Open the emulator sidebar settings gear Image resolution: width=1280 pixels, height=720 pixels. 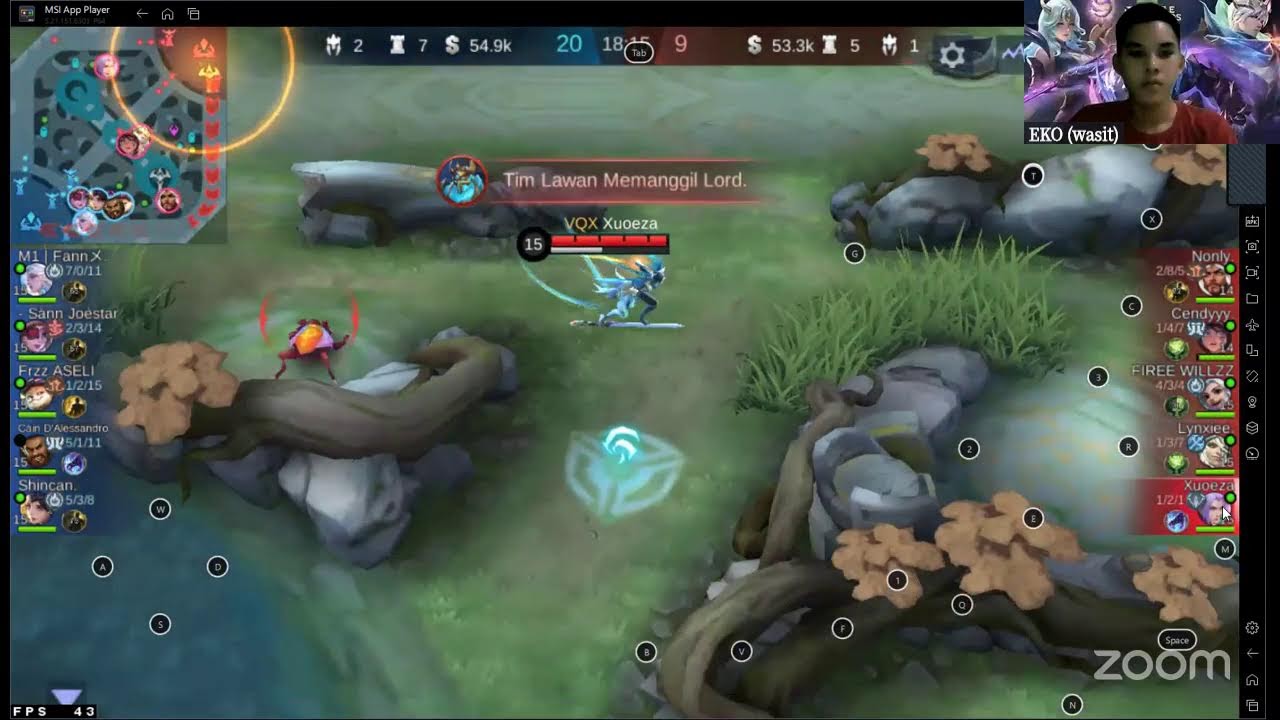tap(1252, 628)
